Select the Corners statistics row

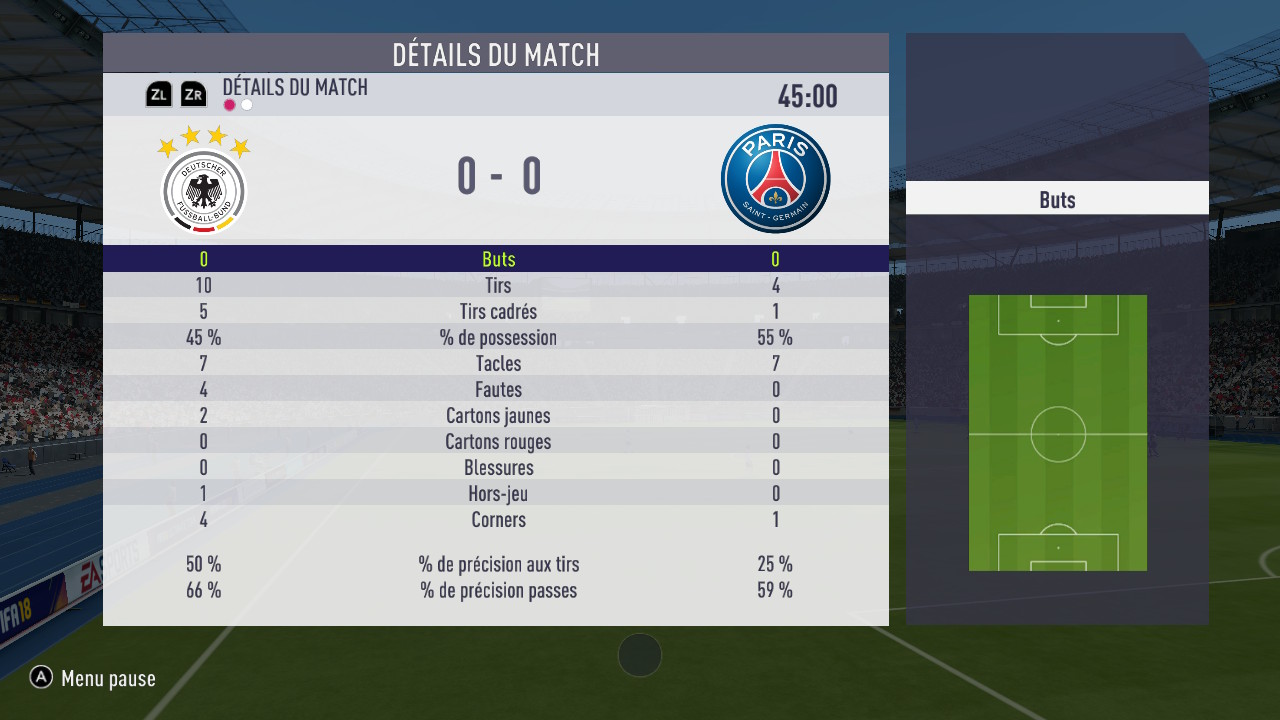(x=497, y=520)
